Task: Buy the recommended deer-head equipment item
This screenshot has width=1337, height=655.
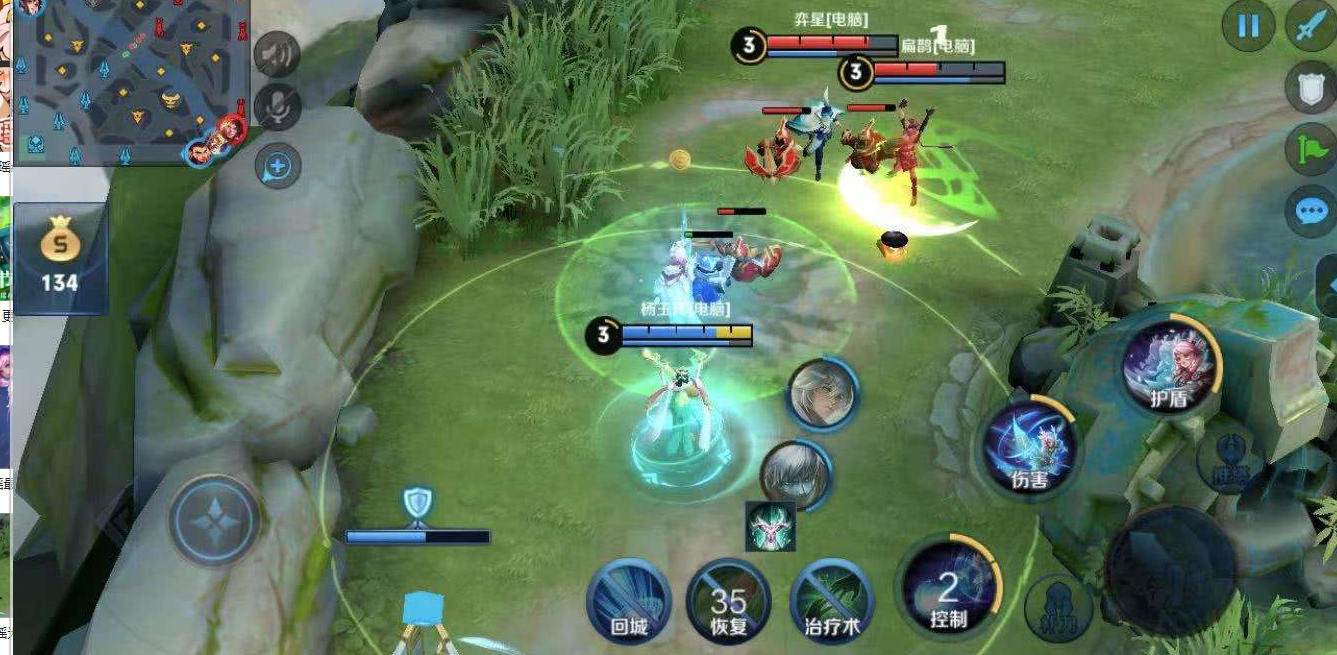Action: pos(771,526)
